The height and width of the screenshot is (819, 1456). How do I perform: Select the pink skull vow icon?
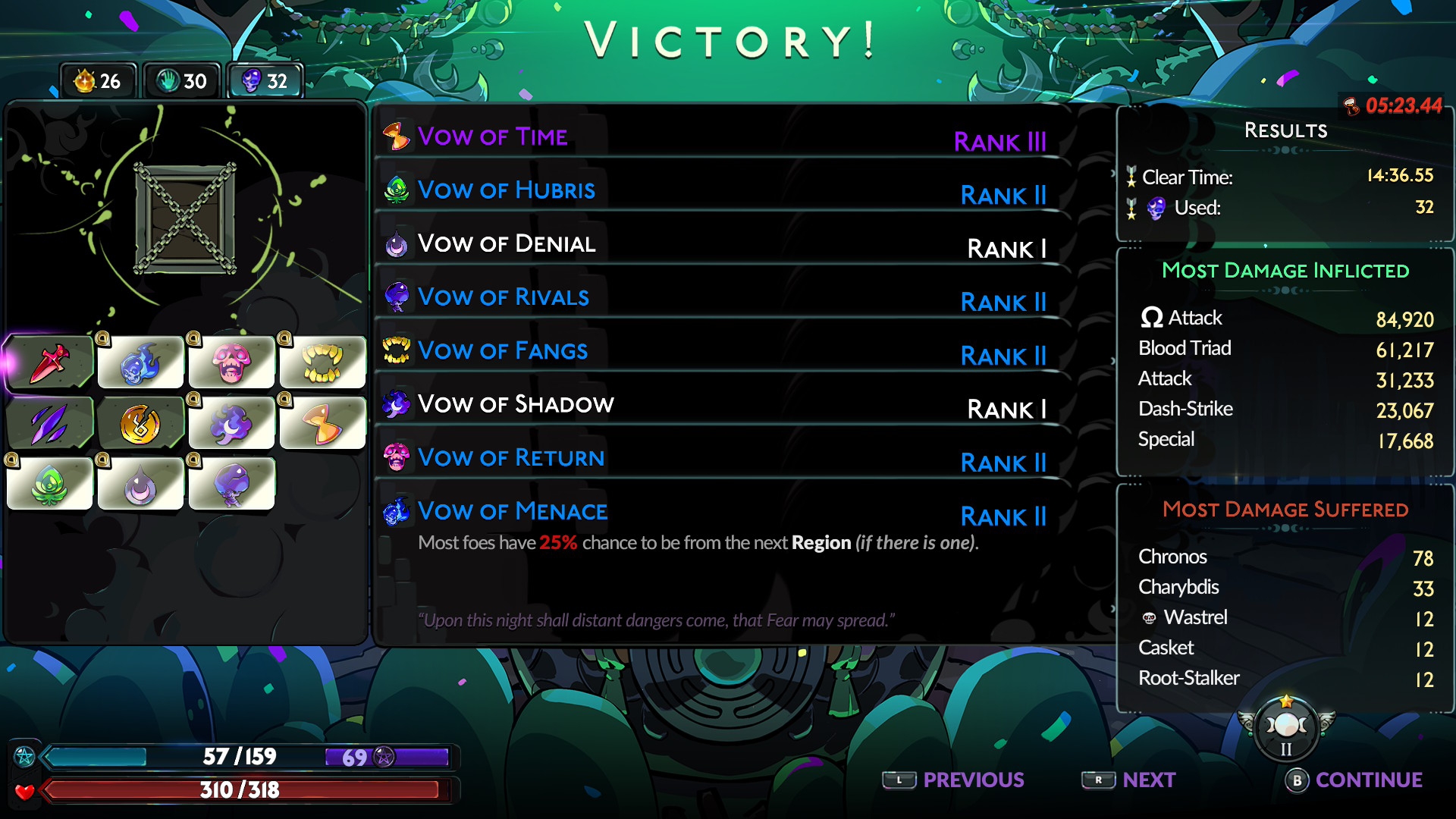[x=231, y=362]
